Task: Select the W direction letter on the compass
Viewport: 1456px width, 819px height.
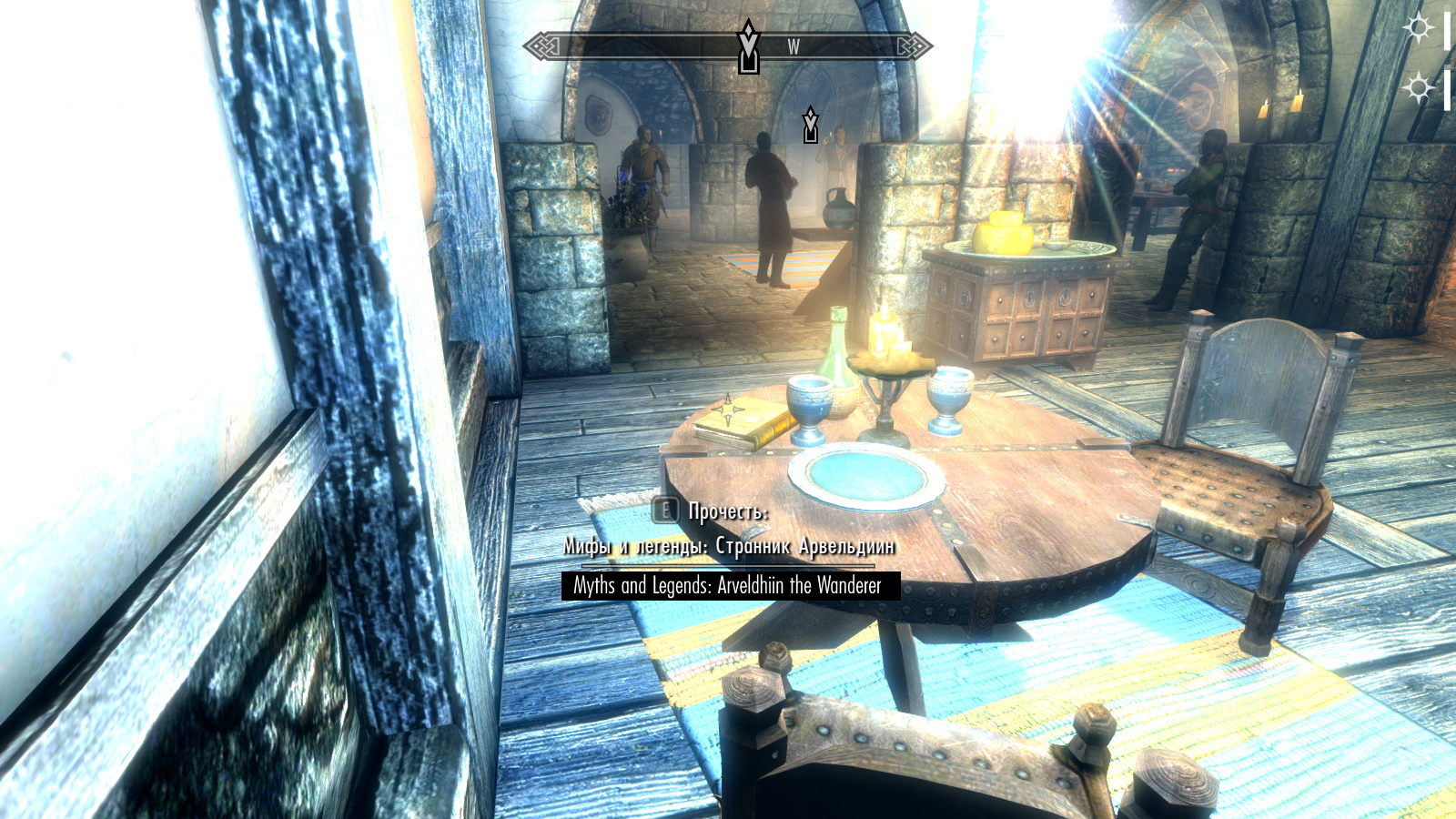Action: pyautogui.click(x=794, y=47)
